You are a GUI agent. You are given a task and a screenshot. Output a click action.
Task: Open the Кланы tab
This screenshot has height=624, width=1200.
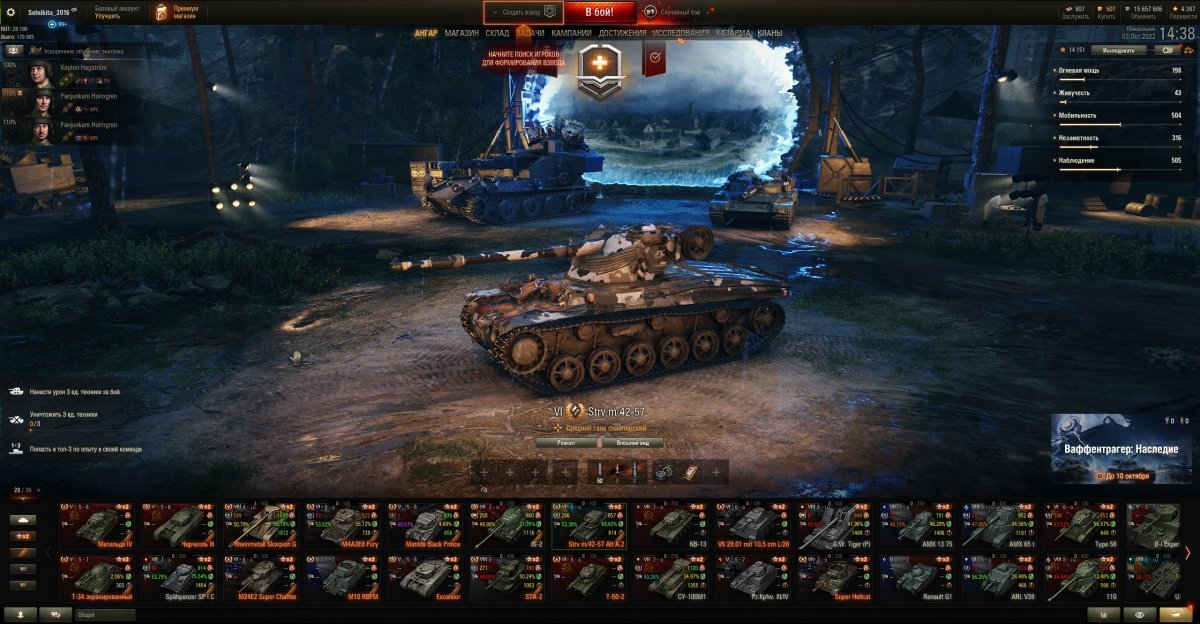click(x=770, y=33)
